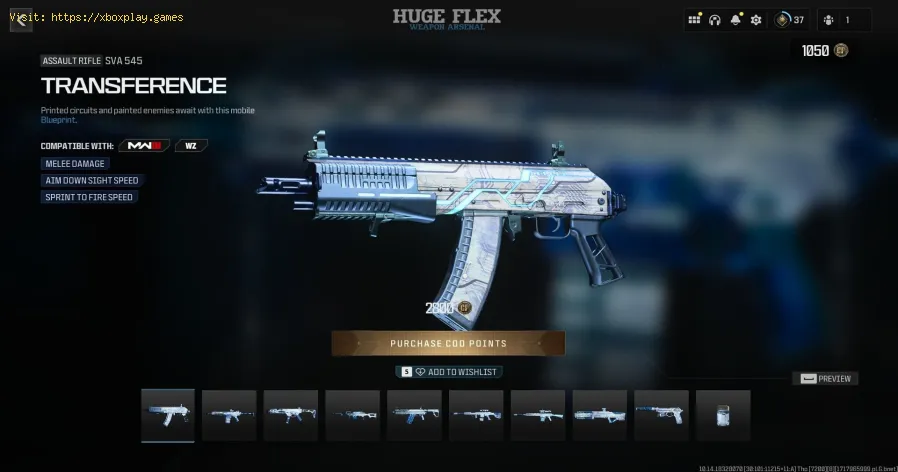Add the Transference blueprint to wishlist
Screen dimensions: 898x472
click(449, 372)
